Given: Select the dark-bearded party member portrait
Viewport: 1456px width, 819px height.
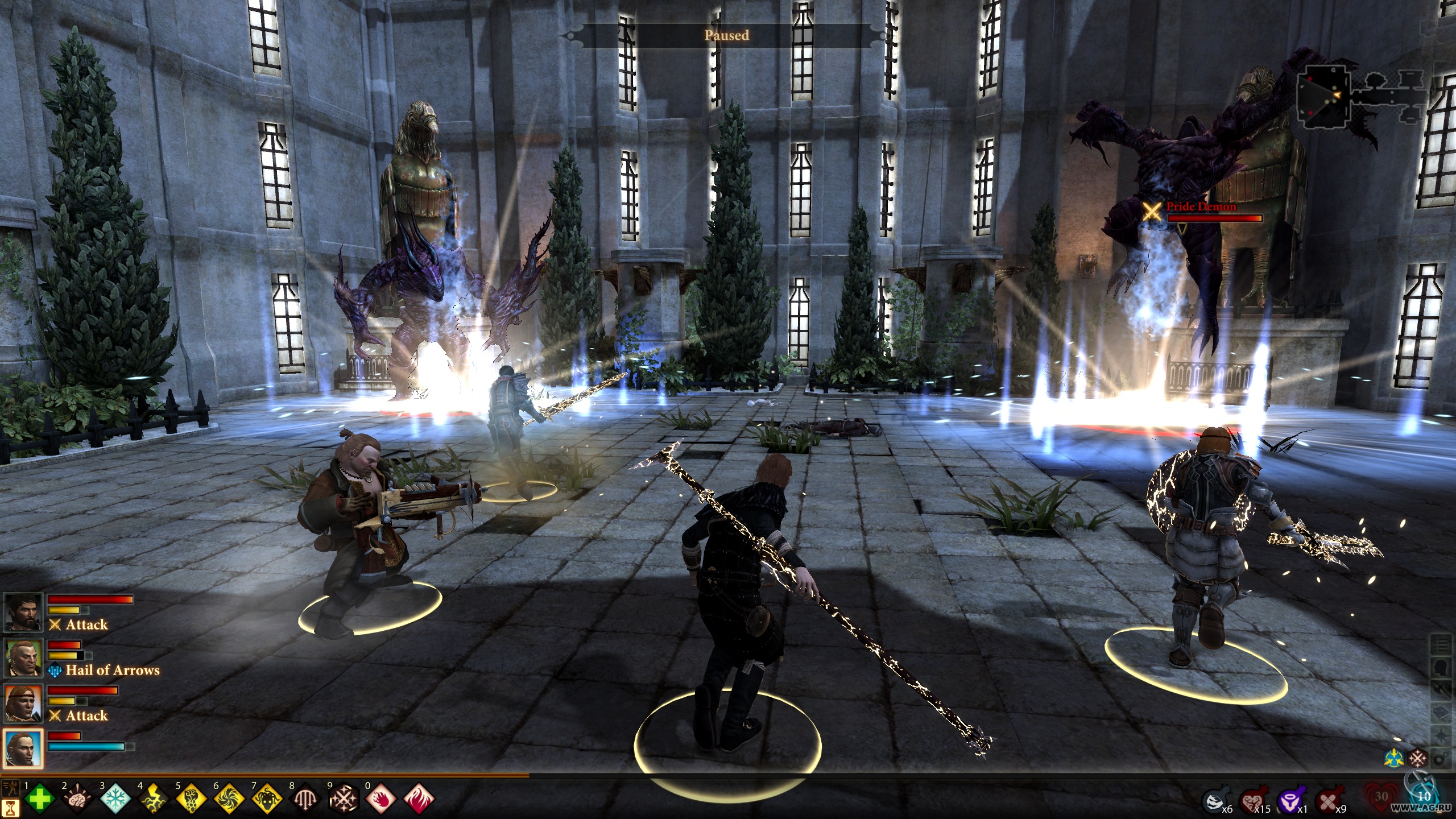Looking at the screenshot, I should [x=23, y=613].
